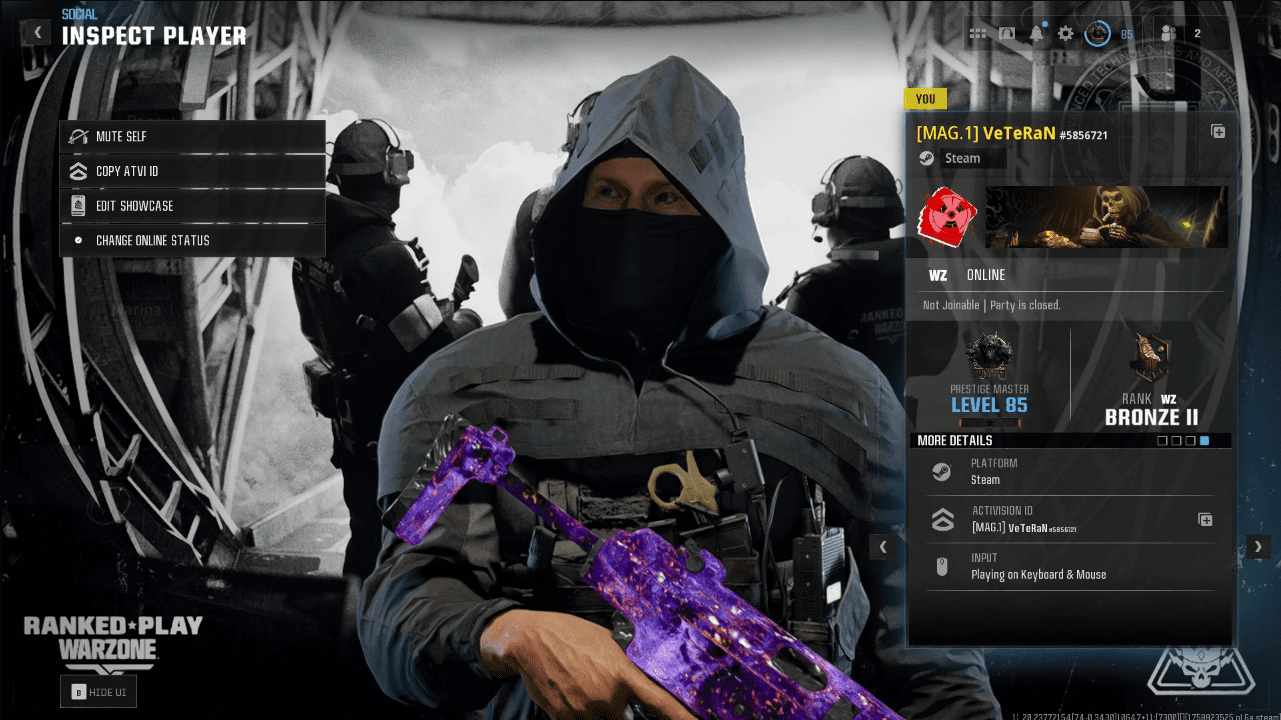Click the social icon showing 2 friends
The image size is (1281, 720).
1168,32
